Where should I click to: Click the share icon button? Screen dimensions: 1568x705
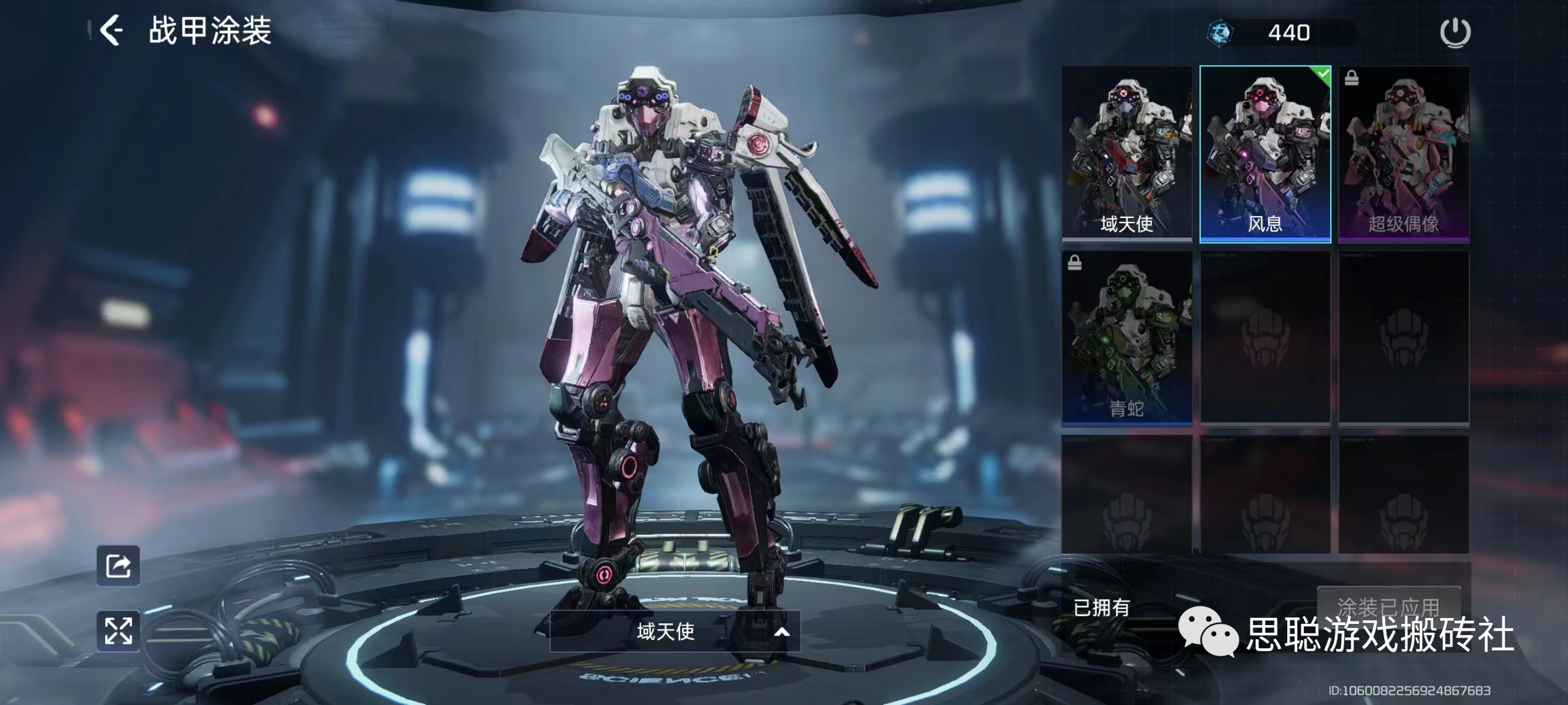118,566
